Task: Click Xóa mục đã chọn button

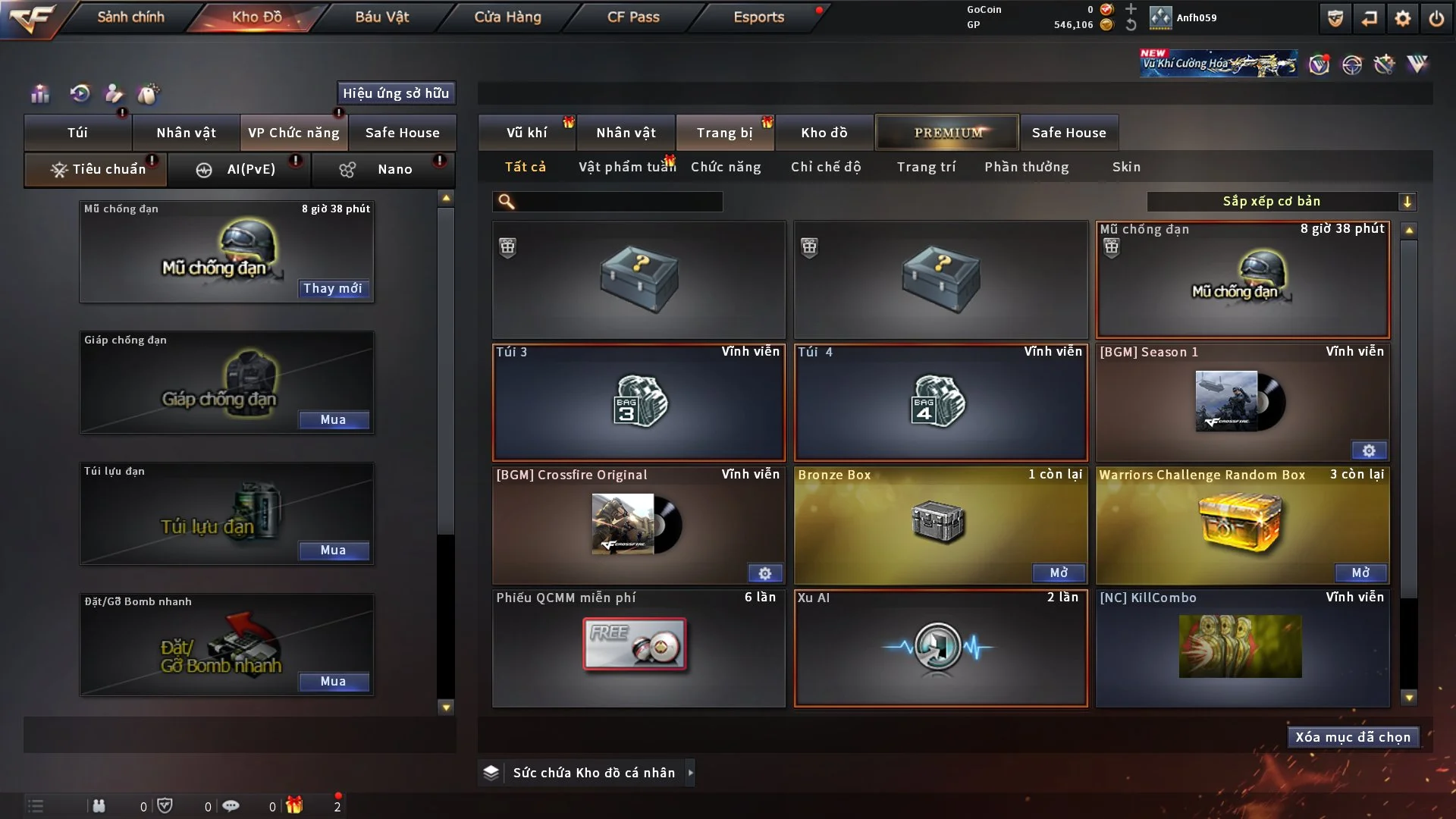Action: point(1353,737)
